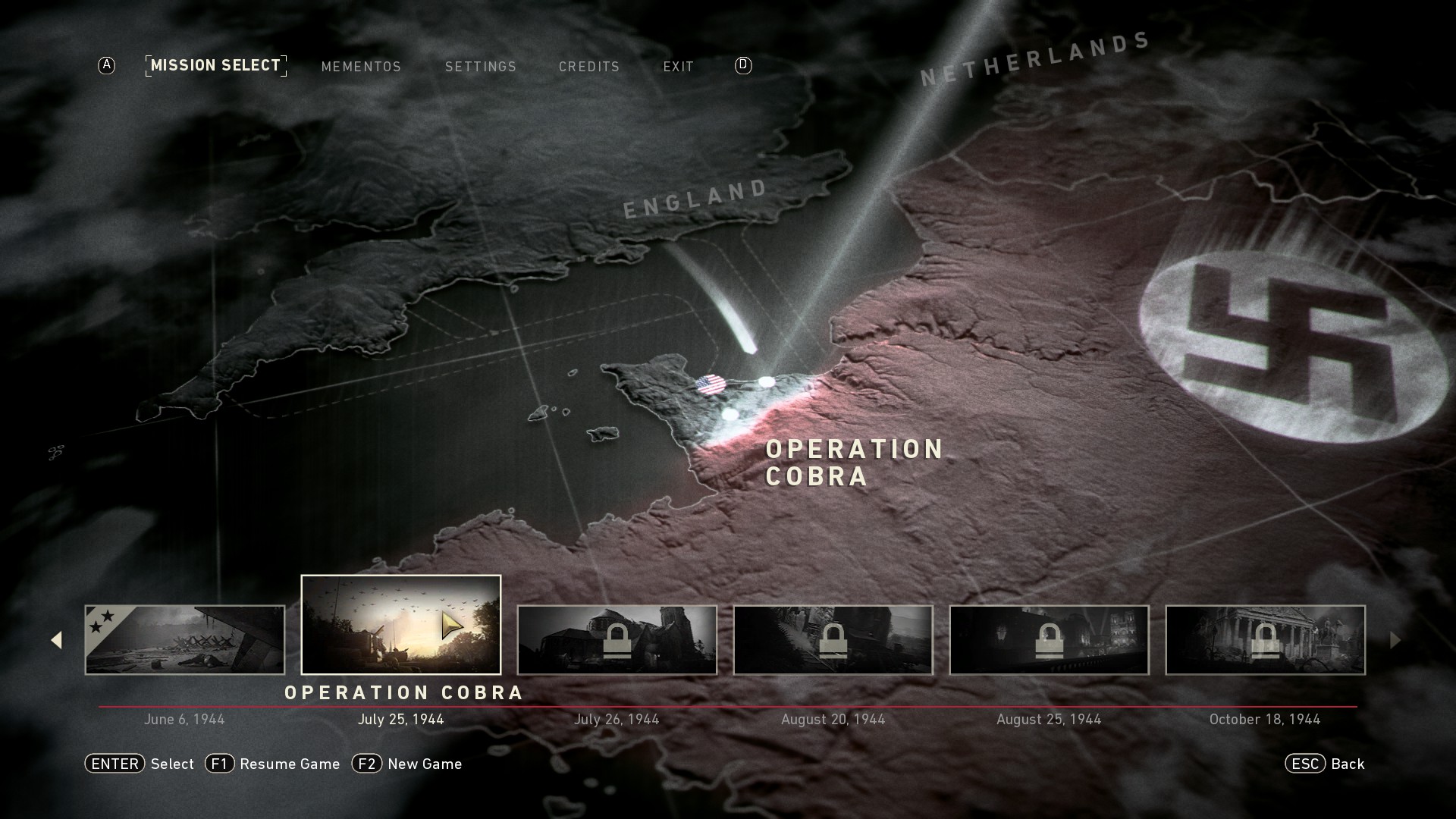Select the Mission Select tab
Screen dimensions: 1456x819
pos(215,65)
